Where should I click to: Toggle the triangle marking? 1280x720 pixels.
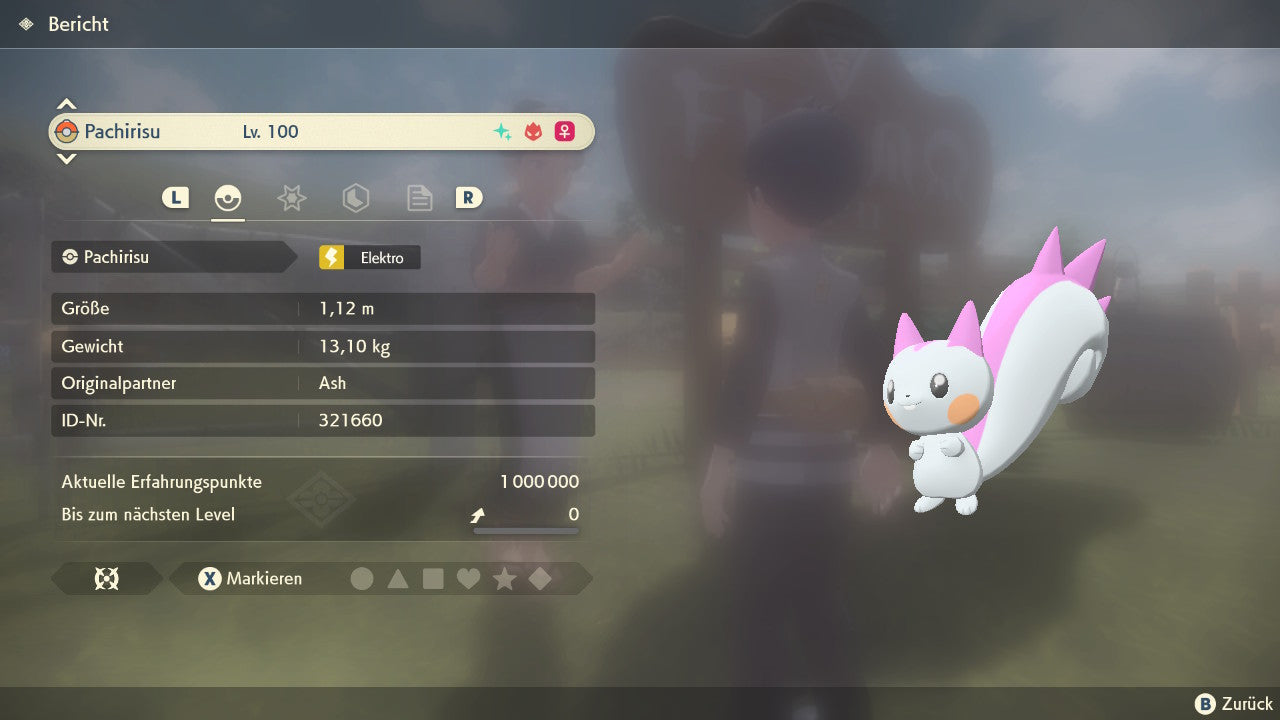[398, 579]
